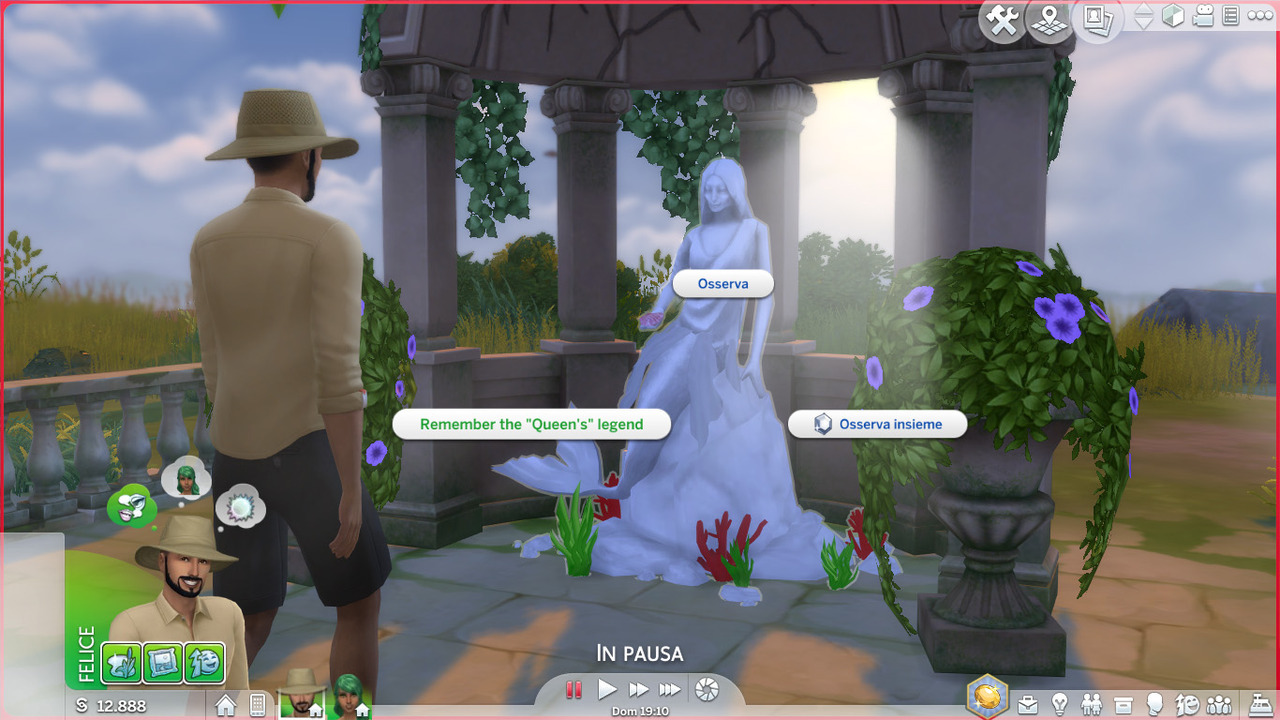Select the green-haired Sim portrait
The height and width of the screenshot is (720, 1280).
[349, 694]
